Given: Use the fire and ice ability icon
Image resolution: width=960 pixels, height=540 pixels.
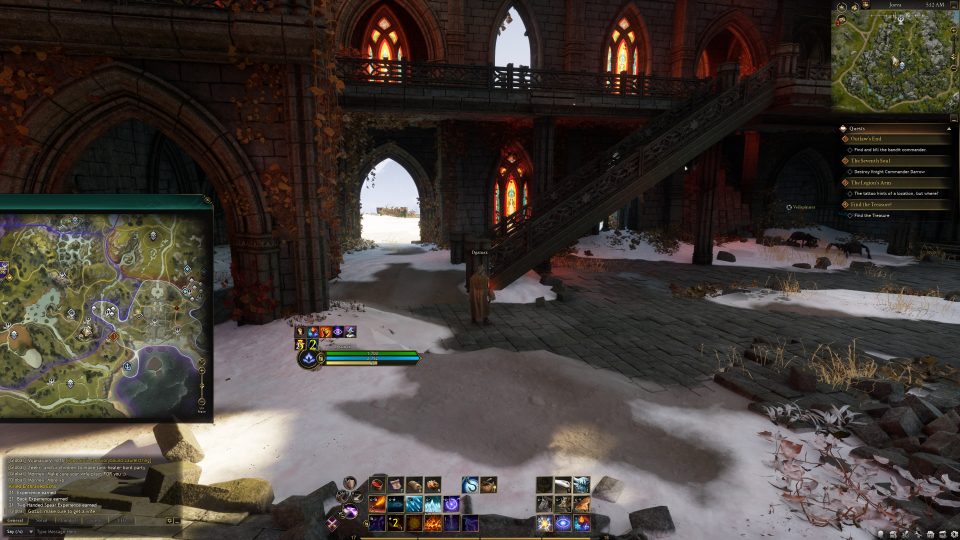Looking at the screenshot, I should [582, 523].
